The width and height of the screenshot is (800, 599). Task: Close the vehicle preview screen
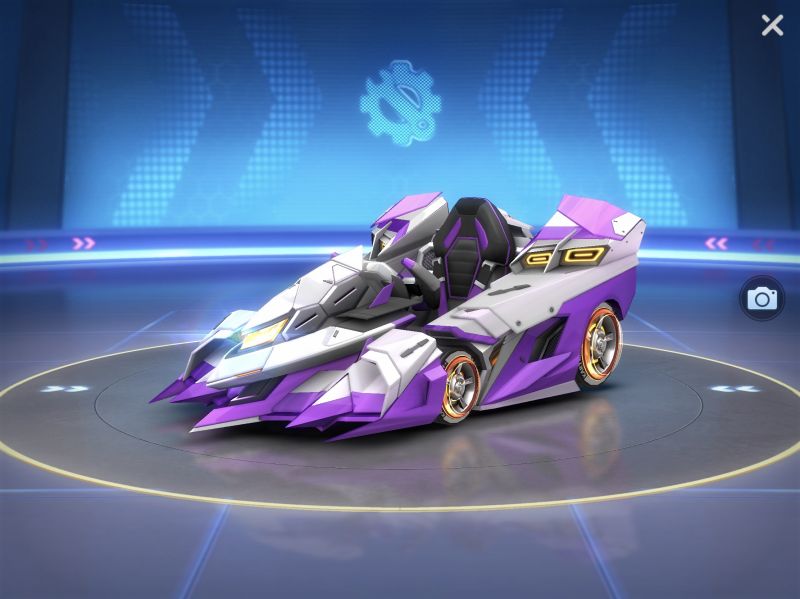click(772, 25)
